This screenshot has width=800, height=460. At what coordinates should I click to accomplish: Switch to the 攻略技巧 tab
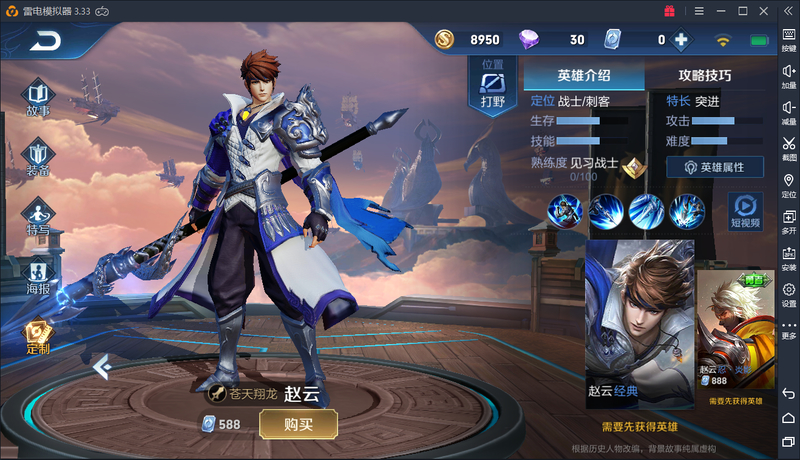(x=705, y=75)
